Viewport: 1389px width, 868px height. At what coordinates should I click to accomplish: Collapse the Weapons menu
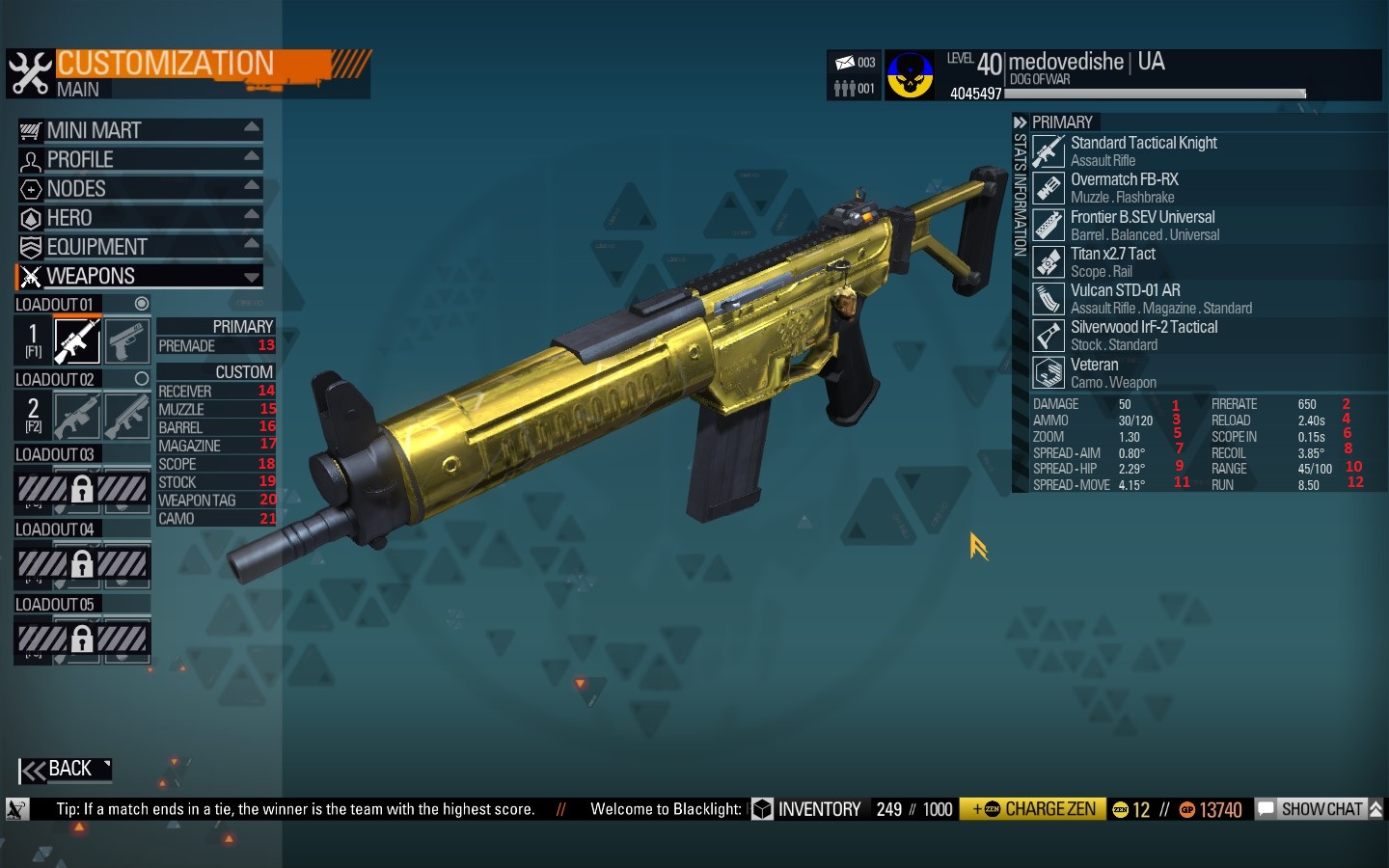point(139,277)
